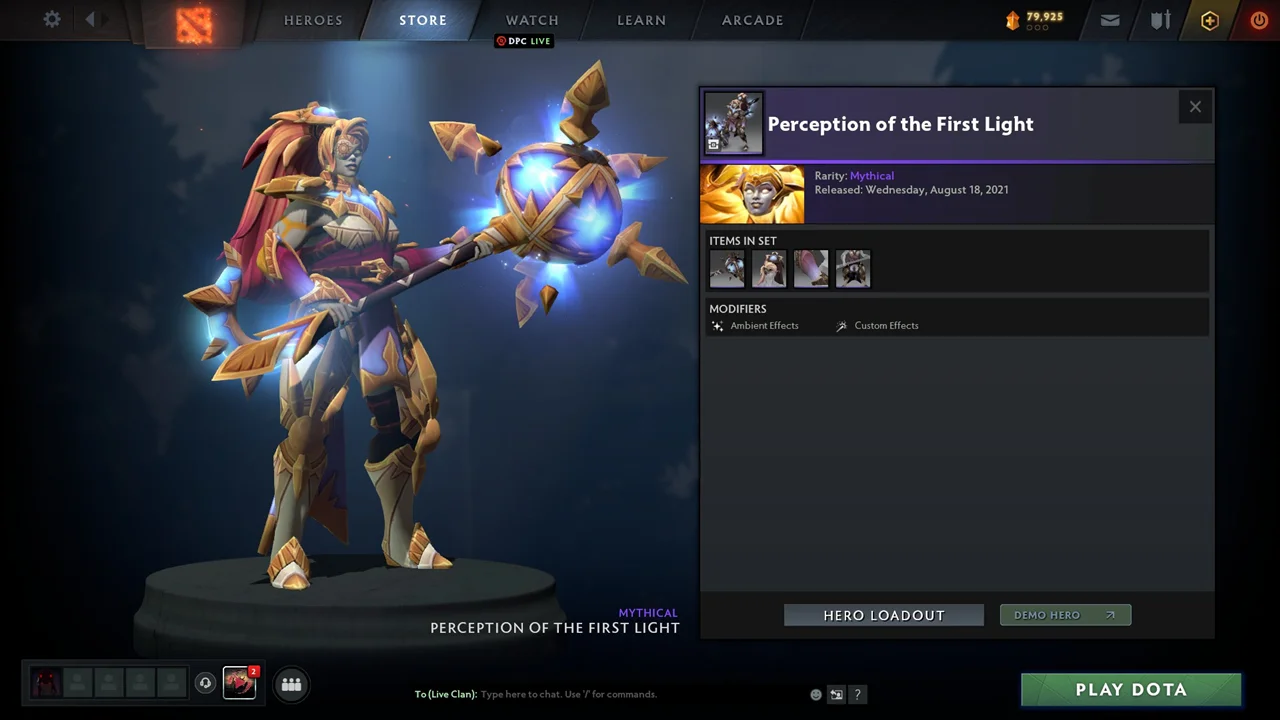Screen dimensions: 1280x720
Task: Go back with the left arrow
Action: click(x=90, y=19)
